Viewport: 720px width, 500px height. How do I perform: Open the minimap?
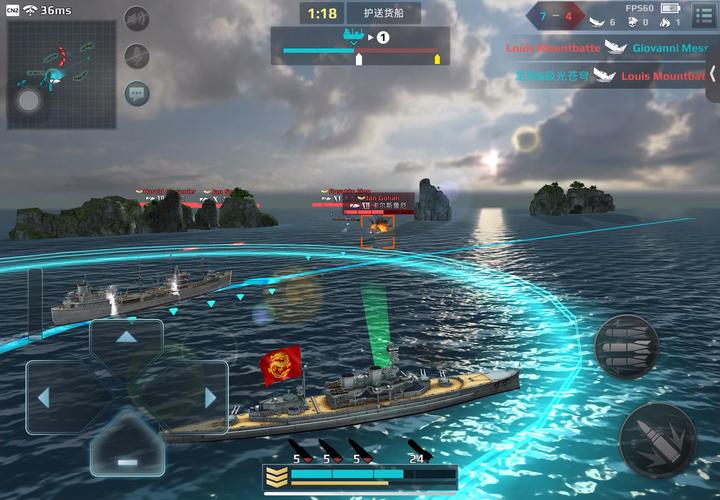(x=47, y=74)
